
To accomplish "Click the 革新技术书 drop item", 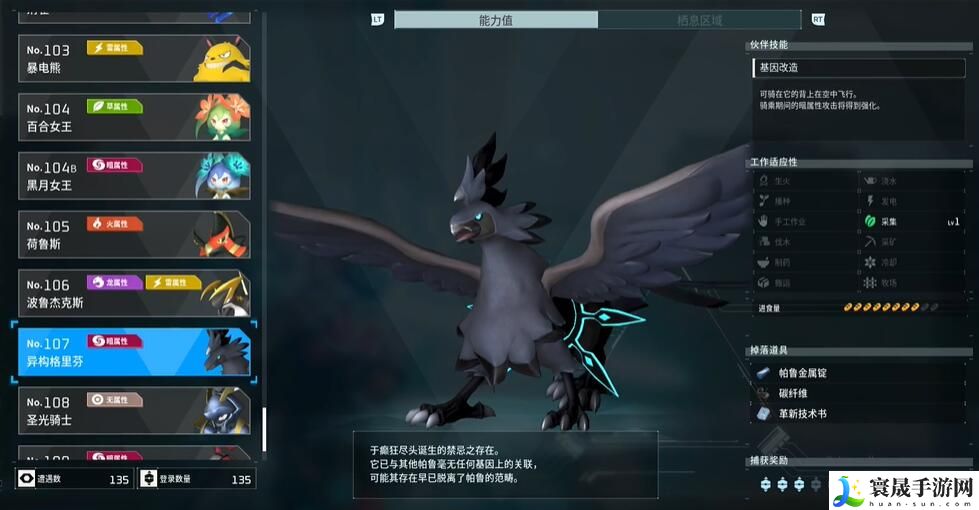I will pos(802,413).
